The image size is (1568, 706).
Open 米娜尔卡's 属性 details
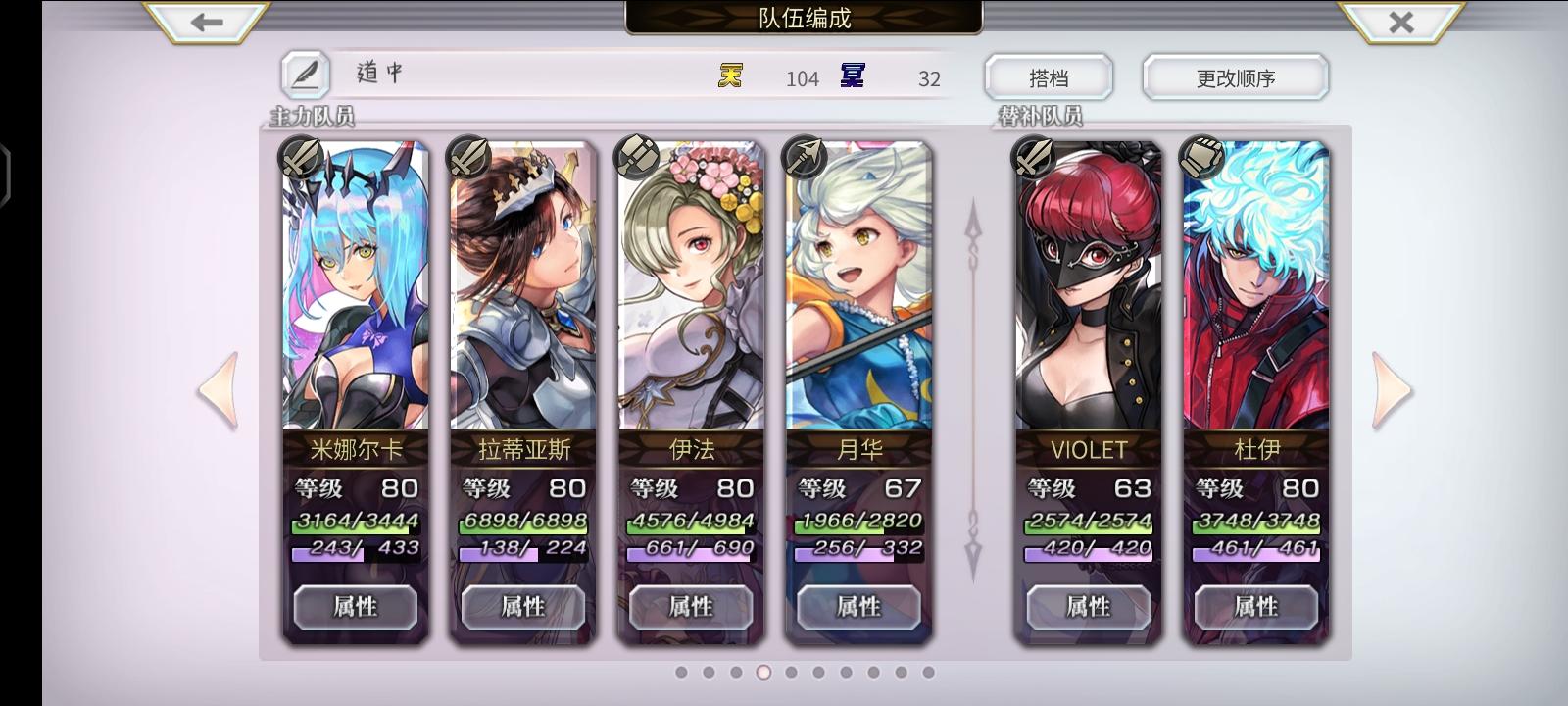click(x=356, y=607)
